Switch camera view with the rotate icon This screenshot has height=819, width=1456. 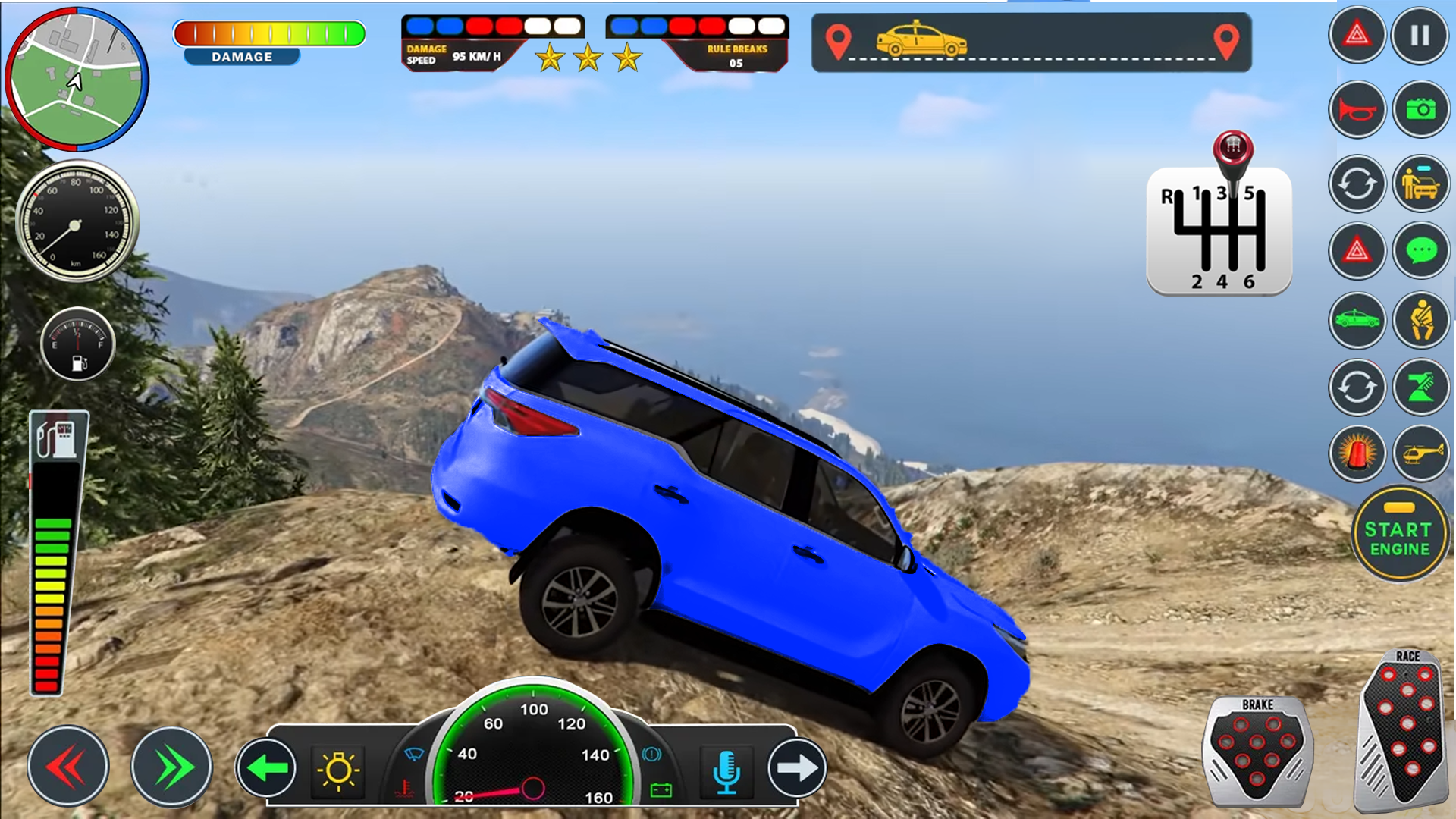[1357, 182]
